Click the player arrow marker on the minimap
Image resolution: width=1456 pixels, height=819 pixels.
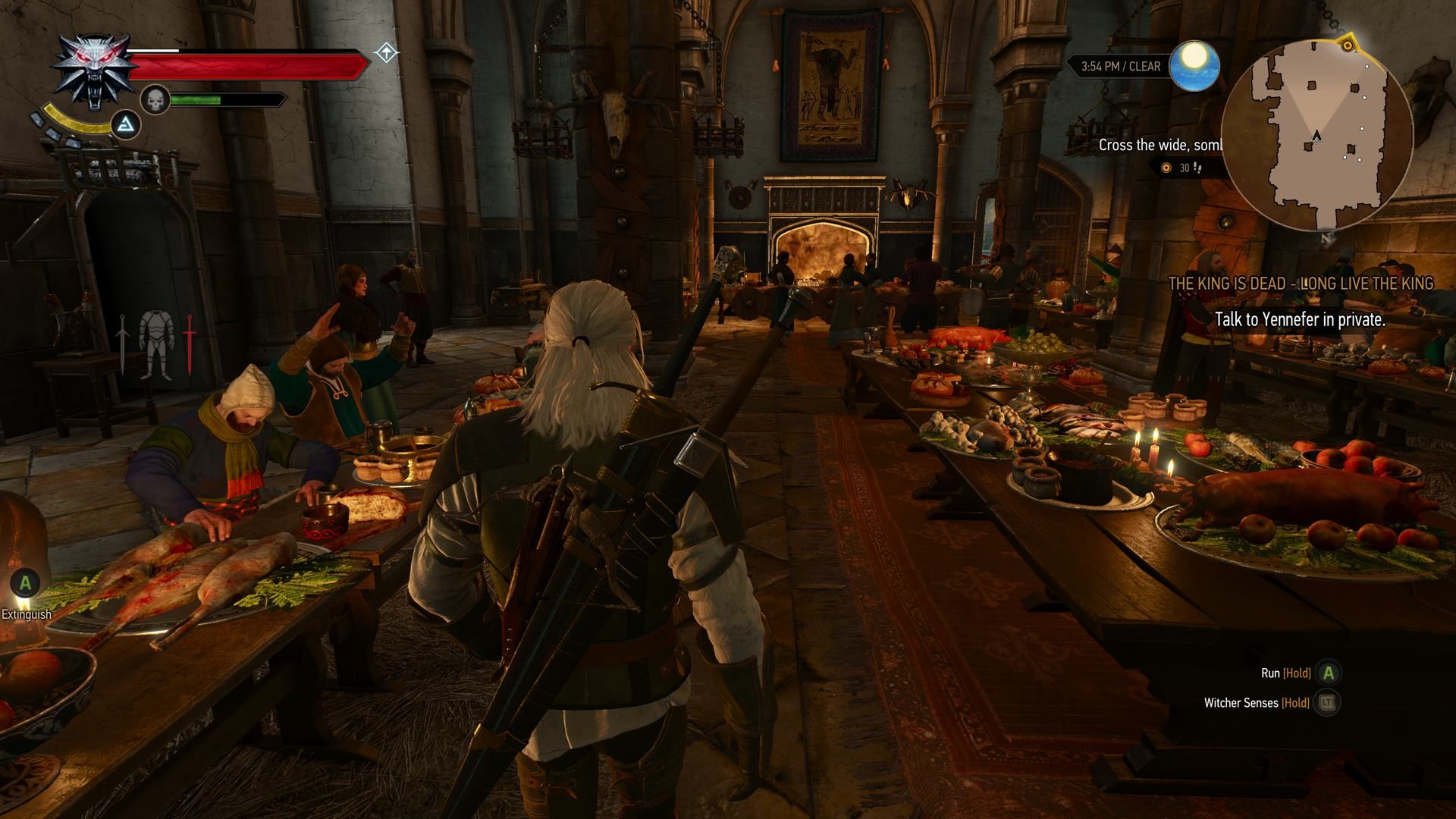tap(1316, 134)
